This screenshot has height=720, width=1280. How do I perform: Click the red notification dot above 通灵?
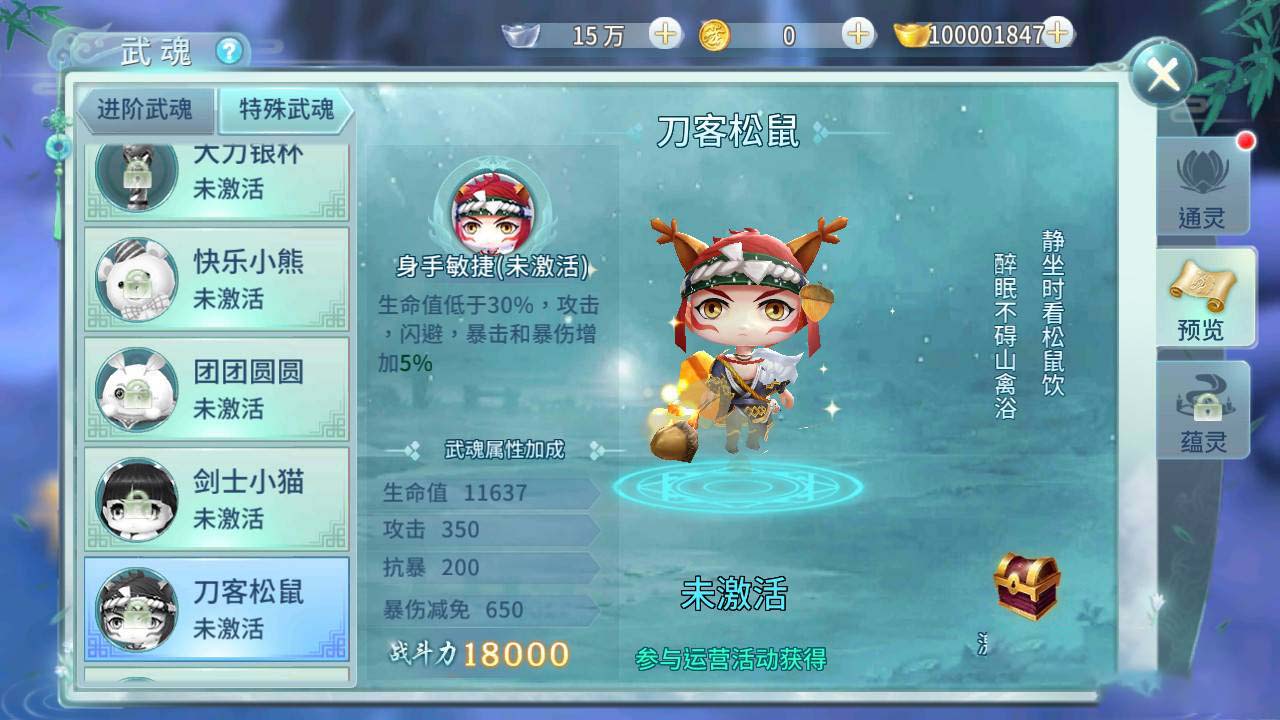click(x=1245, y=142)
